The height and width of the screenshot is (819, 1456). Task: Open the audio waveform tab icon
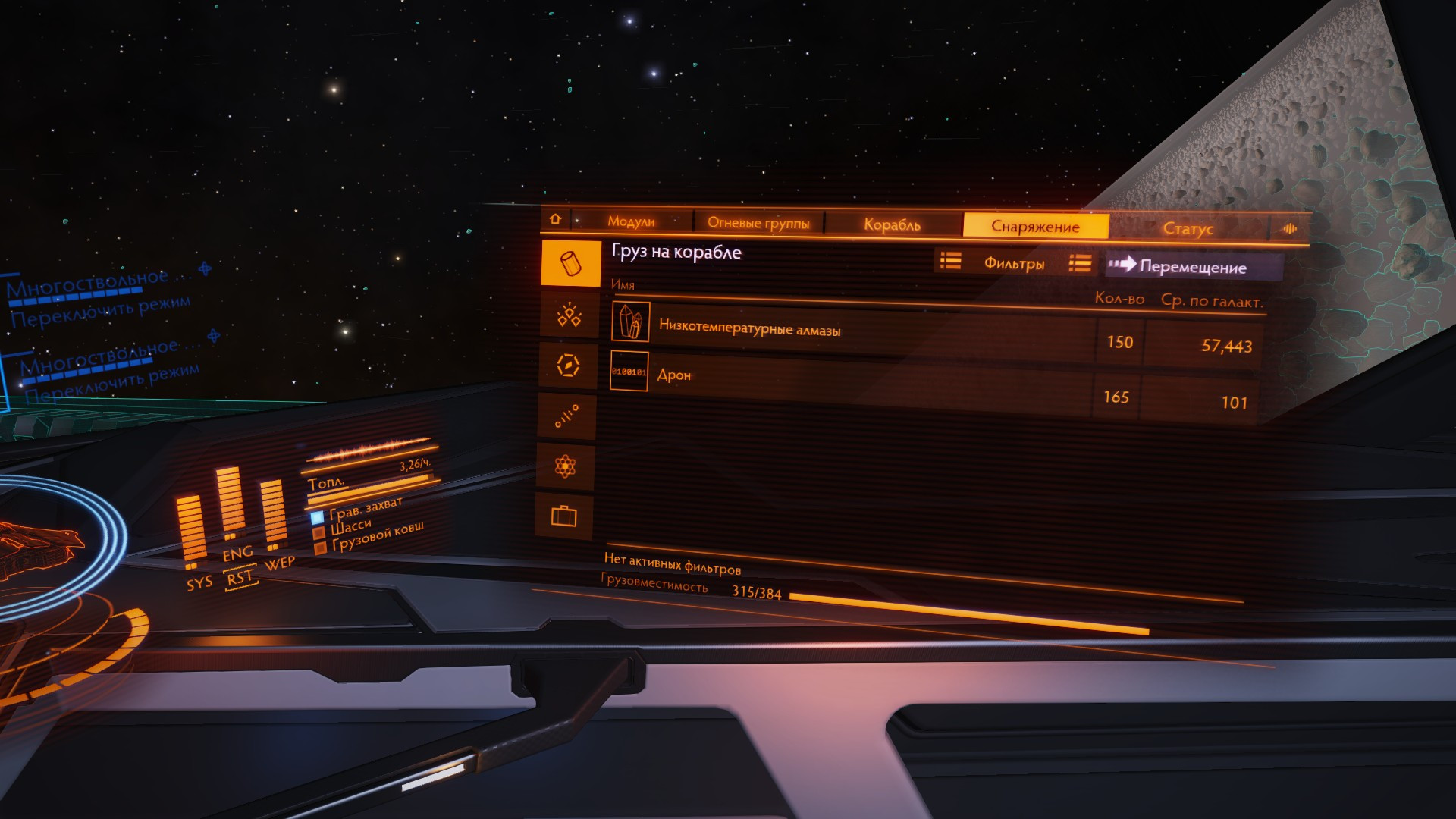tap(1289, 228)
